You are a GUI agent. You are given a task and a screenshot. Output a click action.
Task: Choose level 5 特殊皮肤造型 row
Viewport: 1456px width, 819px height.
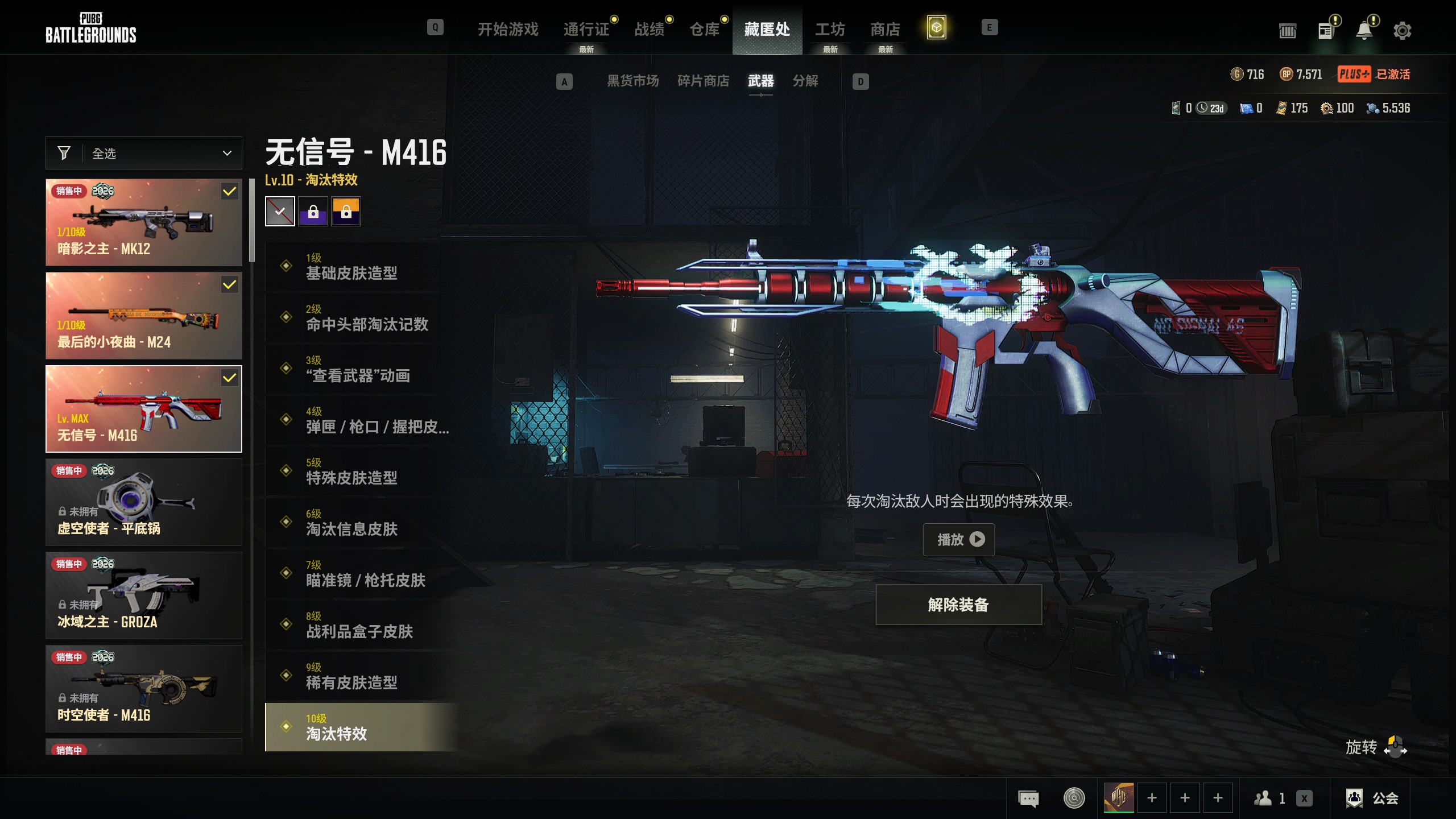coord(361,471)
